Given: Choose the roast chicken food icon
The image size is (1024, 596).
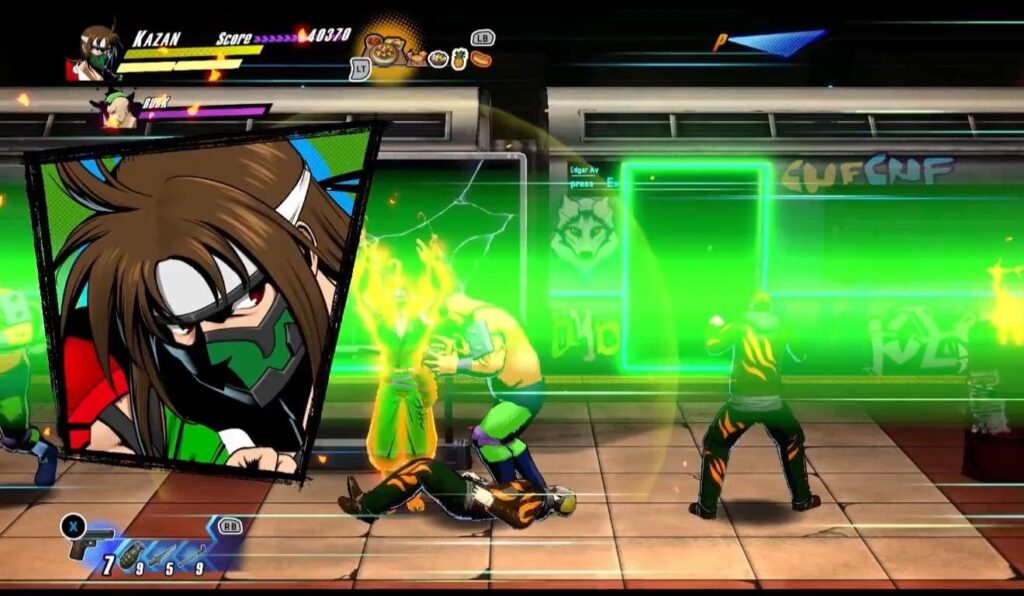Looking at the screenshot, I should pyautogui.click(x=416, y=58).
